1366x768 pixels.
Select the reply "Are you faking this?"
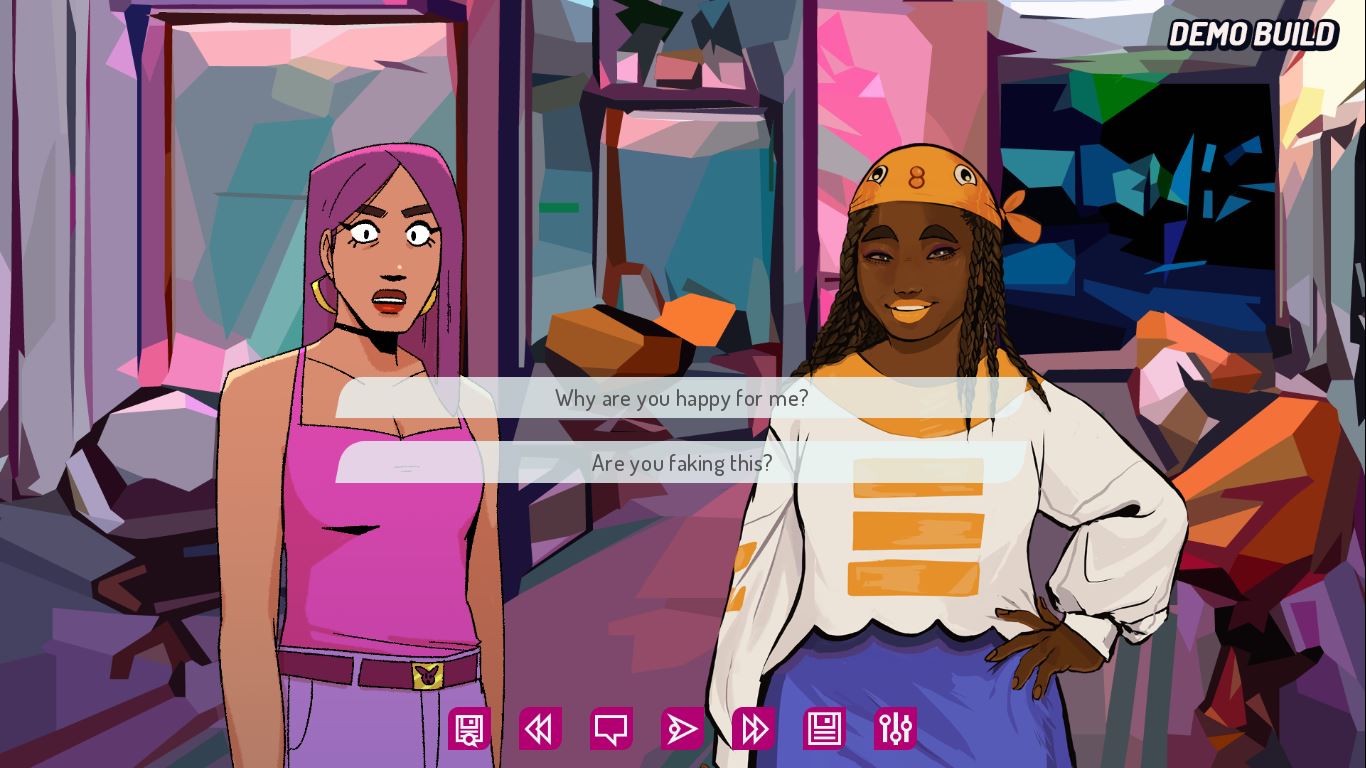coord(682,463)
